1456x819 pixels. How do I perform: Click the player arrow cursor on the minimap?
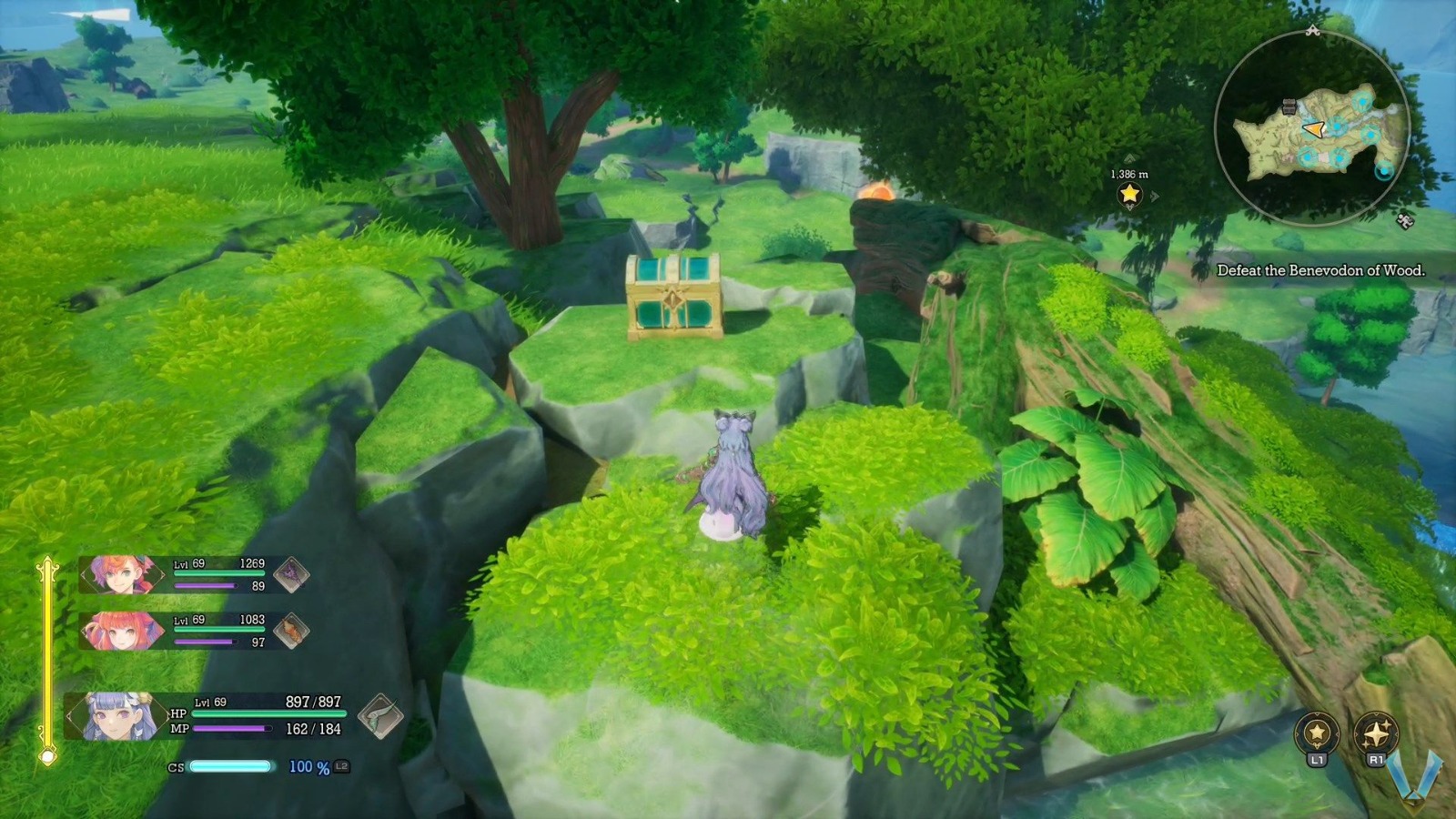tap(1316, 128)
